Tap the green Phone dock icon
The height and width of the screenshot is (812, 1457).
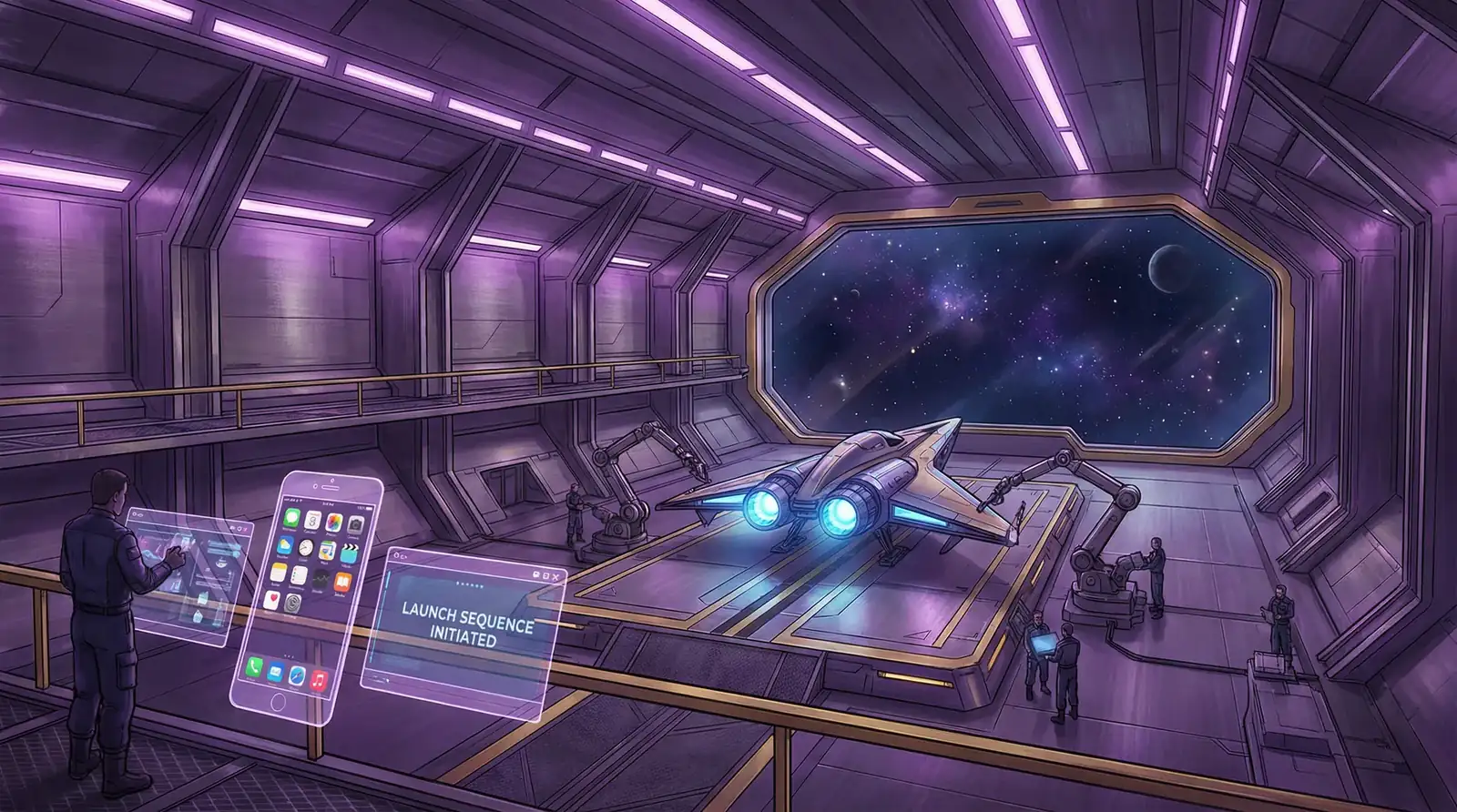click(254, 668)
